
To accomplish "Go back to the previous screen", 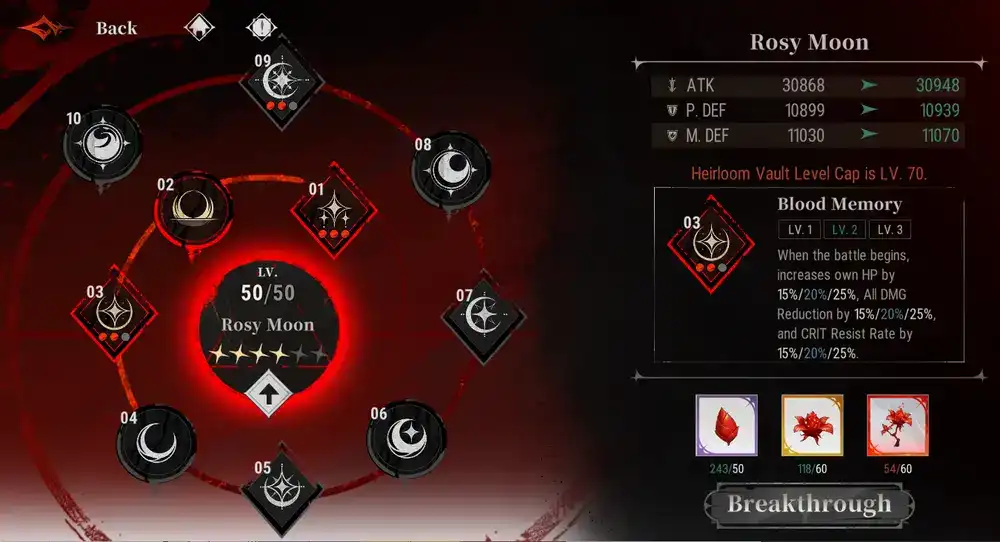I will click(116, 28).
